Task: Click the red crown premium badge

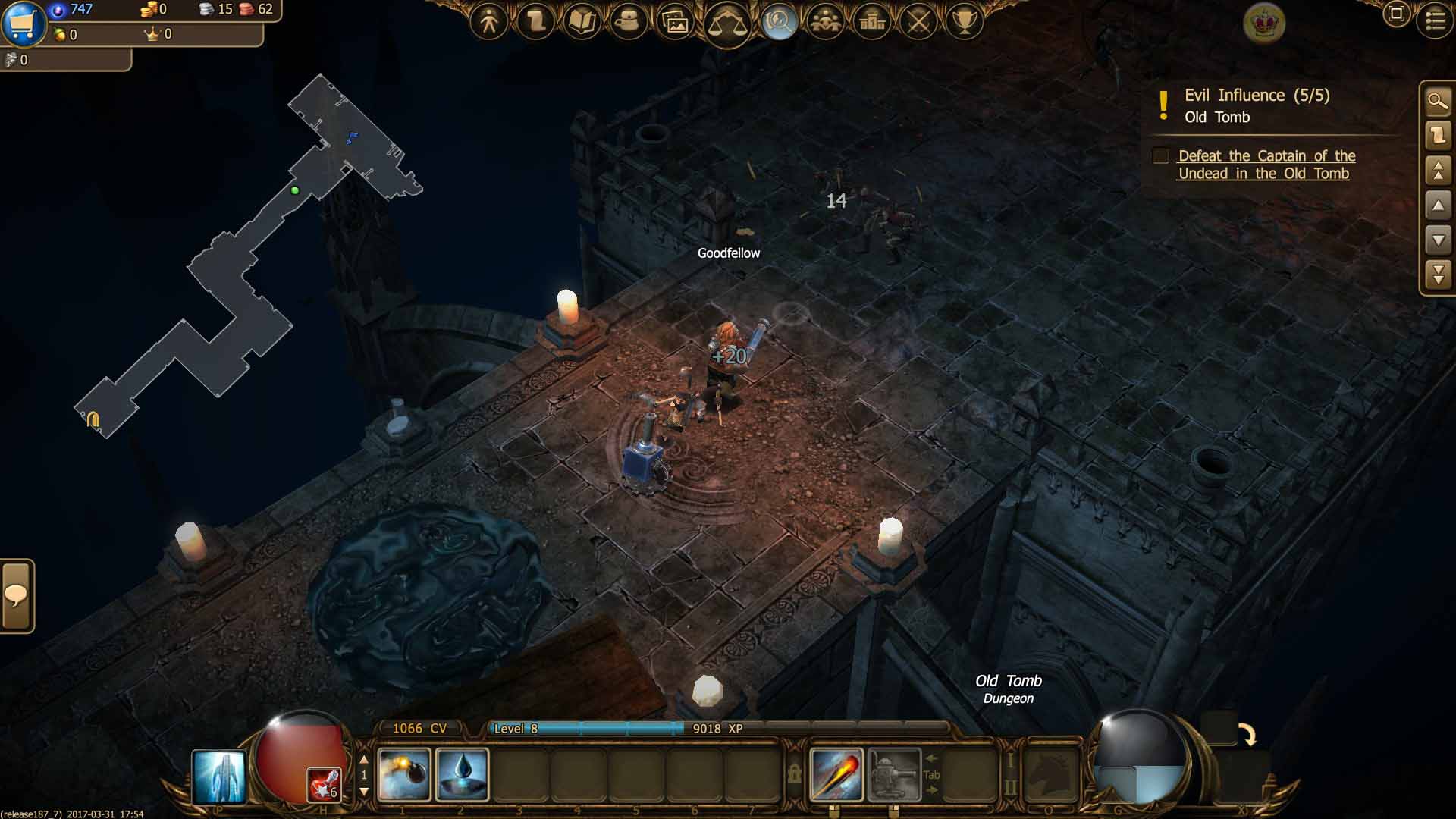Action: 1264,23
